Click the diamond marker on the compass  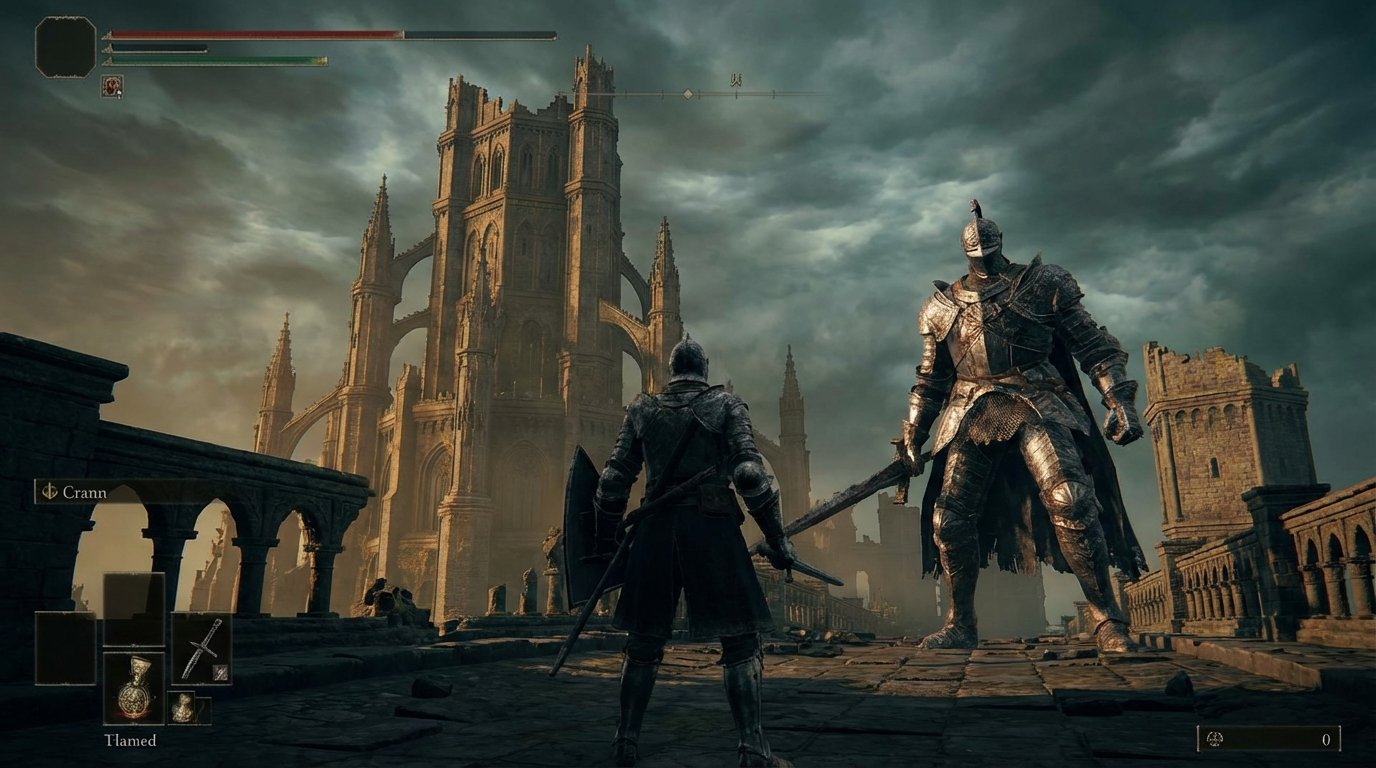tap(688, 94)
